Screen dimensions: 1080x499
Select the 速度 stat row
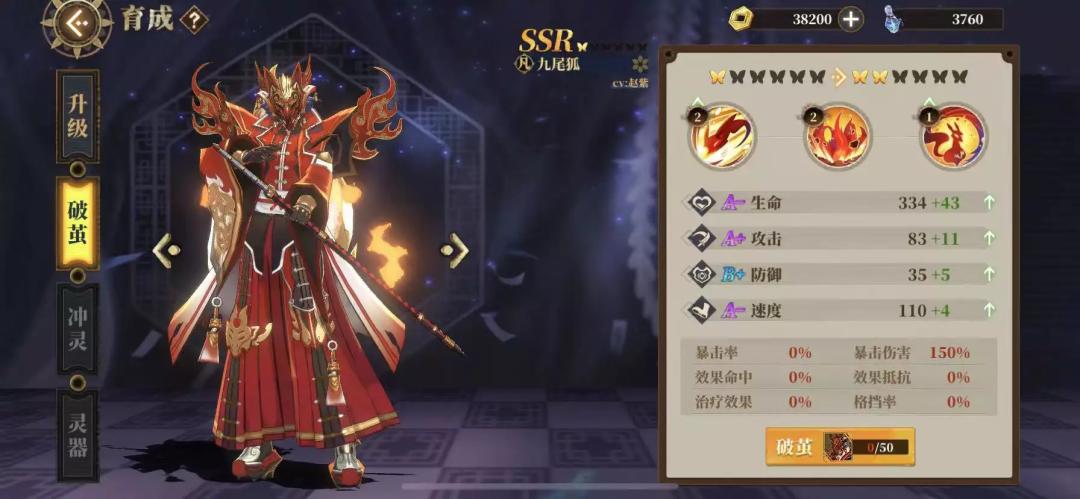pos(840,310)
